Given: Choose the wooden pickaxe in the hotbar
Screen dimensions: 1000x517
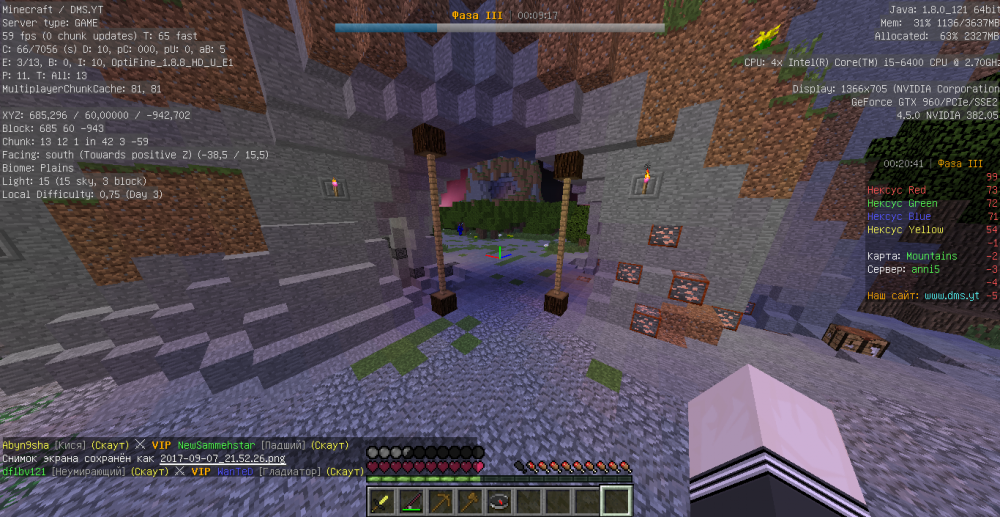Looking at the screenshot, I should (440, 501).
